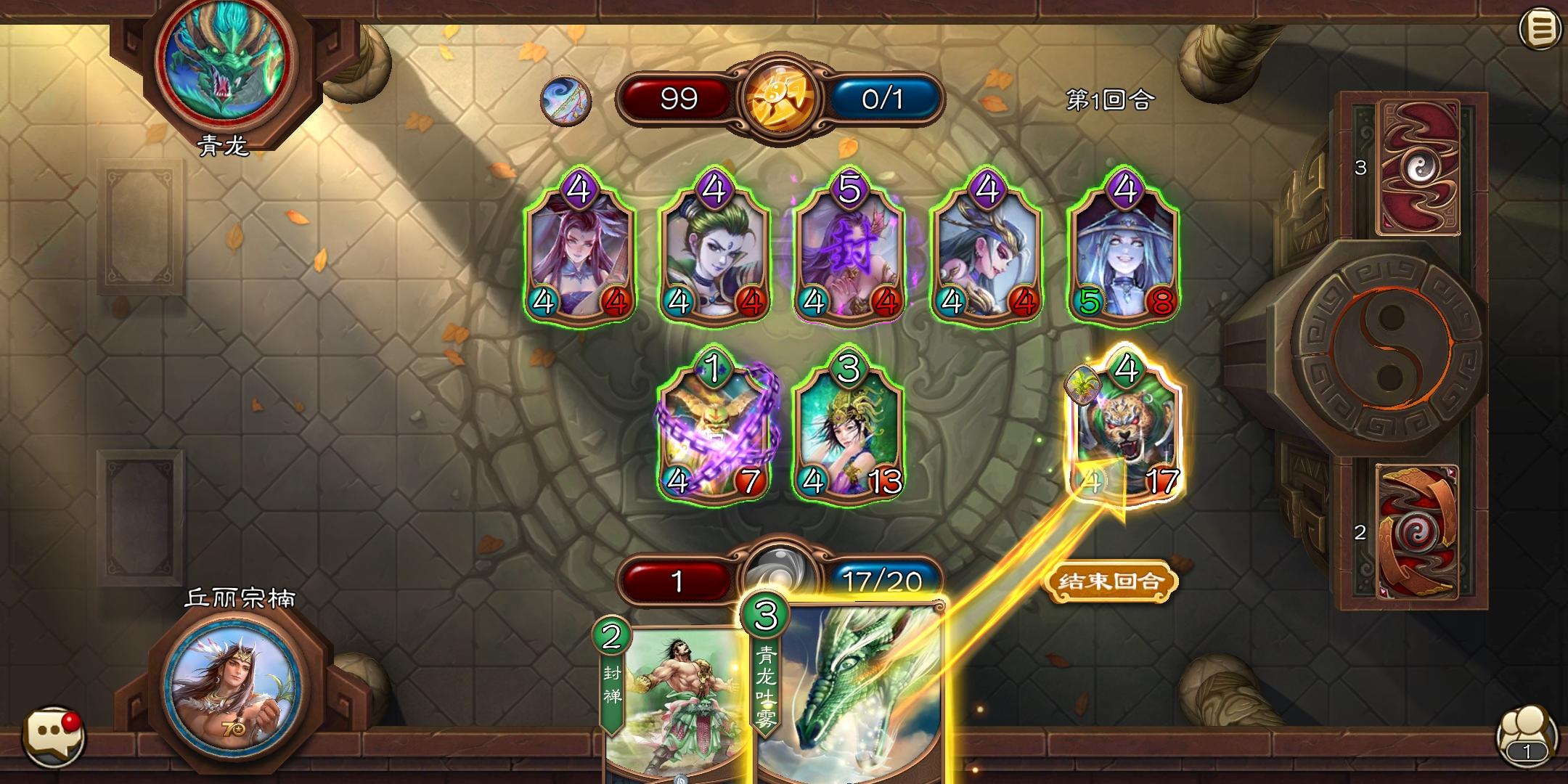The width and height of the screenshot is (1568, 784).
Task: Select the chained creature card with 7 health
Action: (x=715, y=428)
